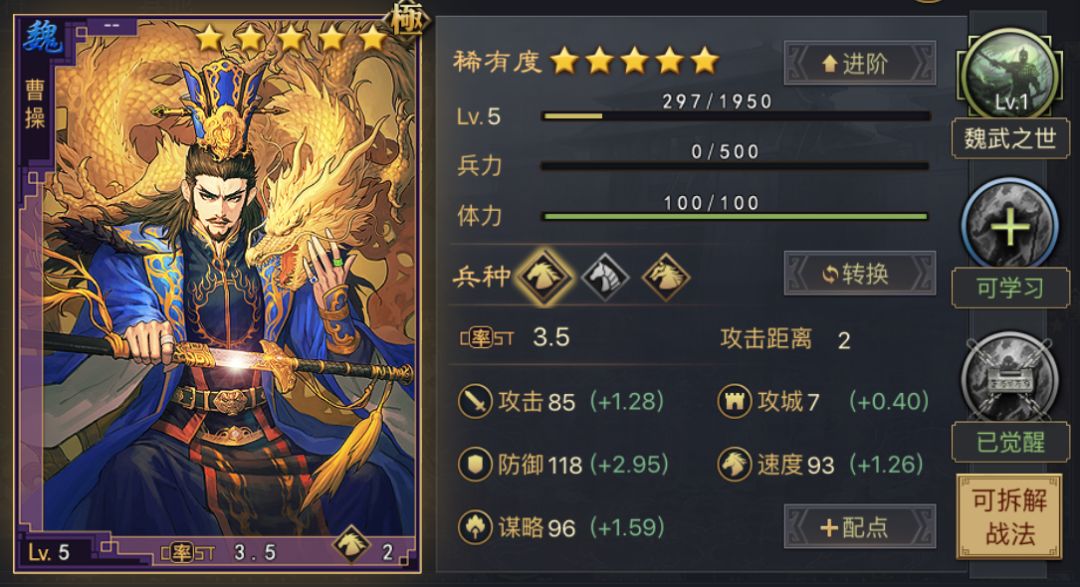
Task: Tap the 可拆解战法 button
Action: click(x=1009, y=516)
